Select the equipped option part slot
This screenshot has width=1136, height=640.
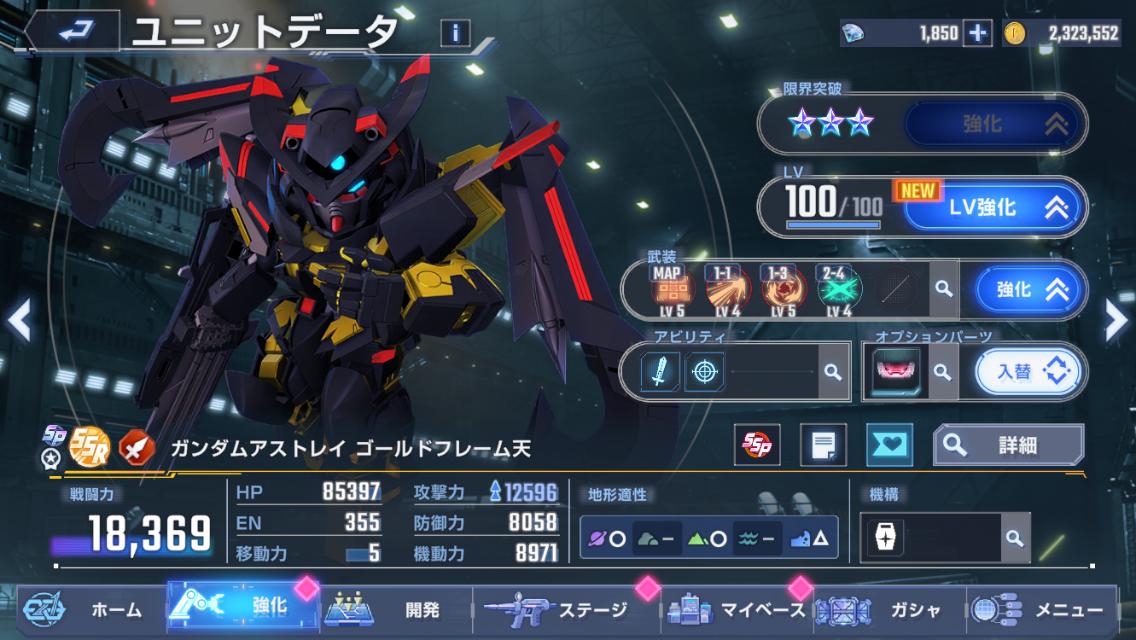tap(890, 372)
